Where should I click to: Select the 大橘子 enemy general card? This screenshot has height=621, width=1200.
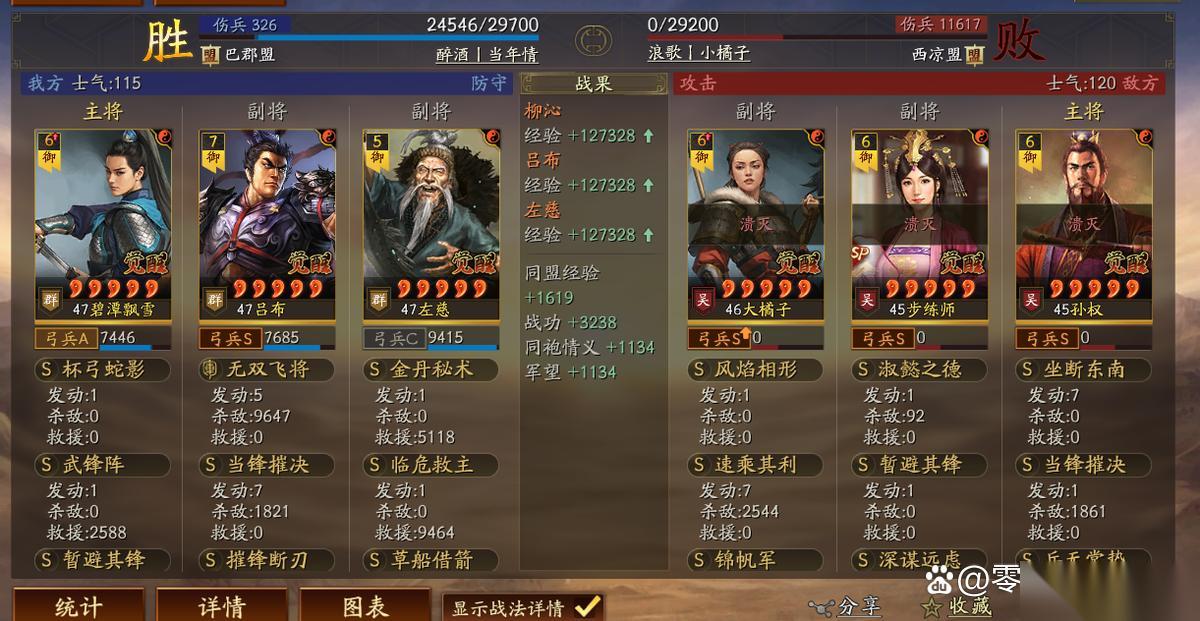coord(755,224)
